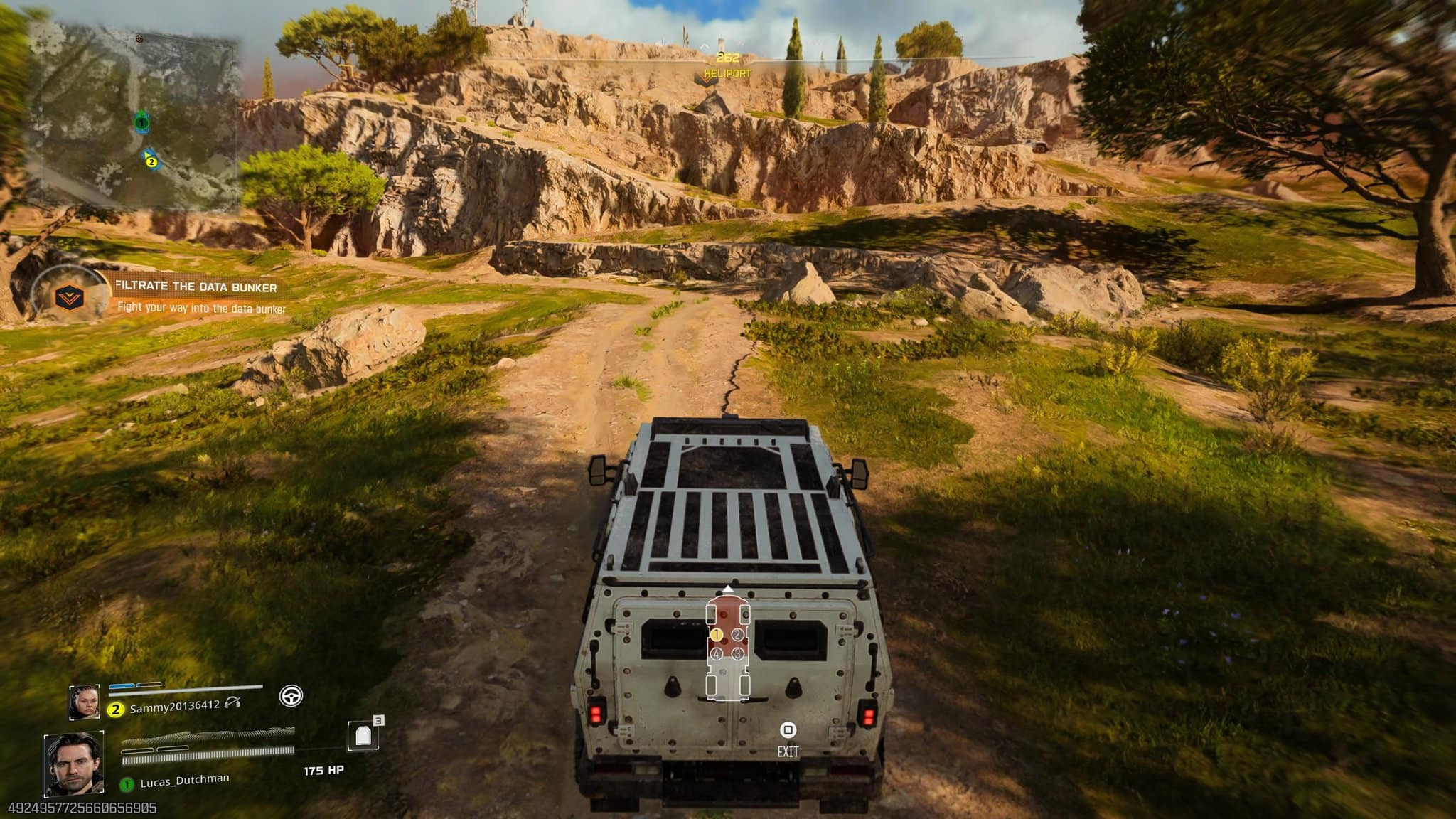Select Lucas_Dutchman's character portrait

(74, 764)
